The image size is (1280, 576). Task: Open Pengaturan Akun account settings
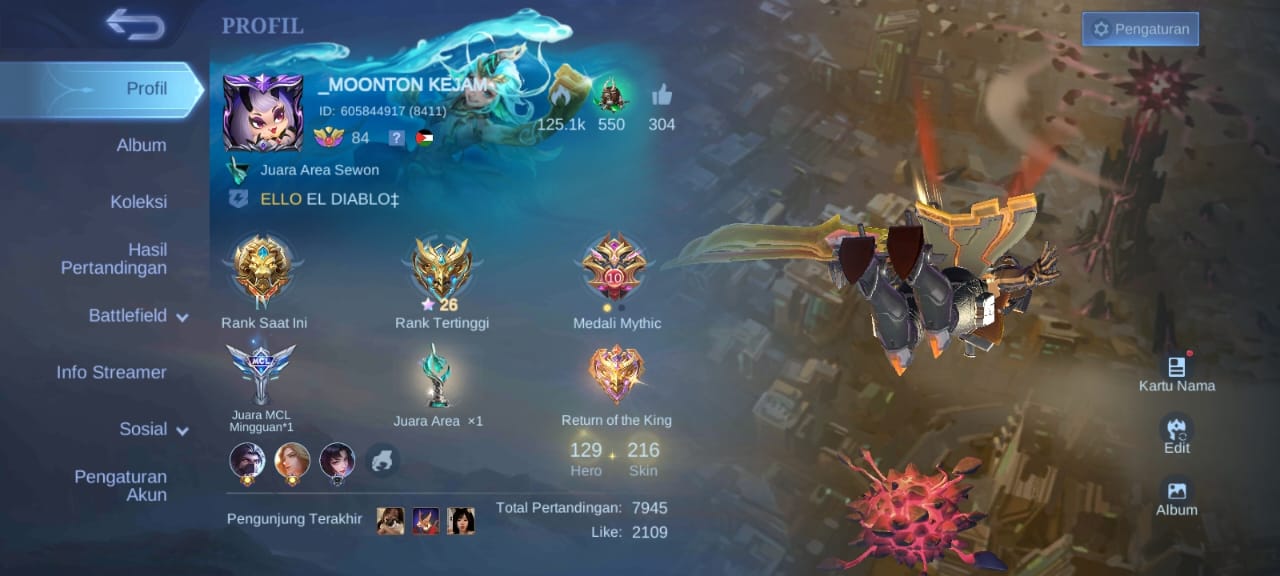[x=120, y=485]
